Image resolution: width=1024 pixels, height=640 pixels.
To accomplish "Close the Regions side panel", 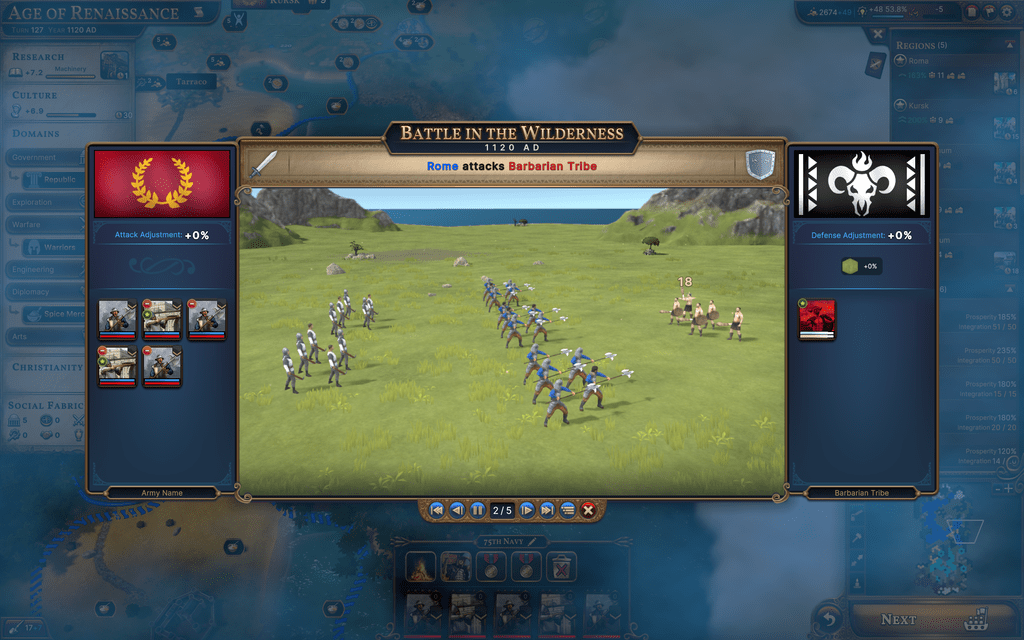I will click(x=877, y=34).
